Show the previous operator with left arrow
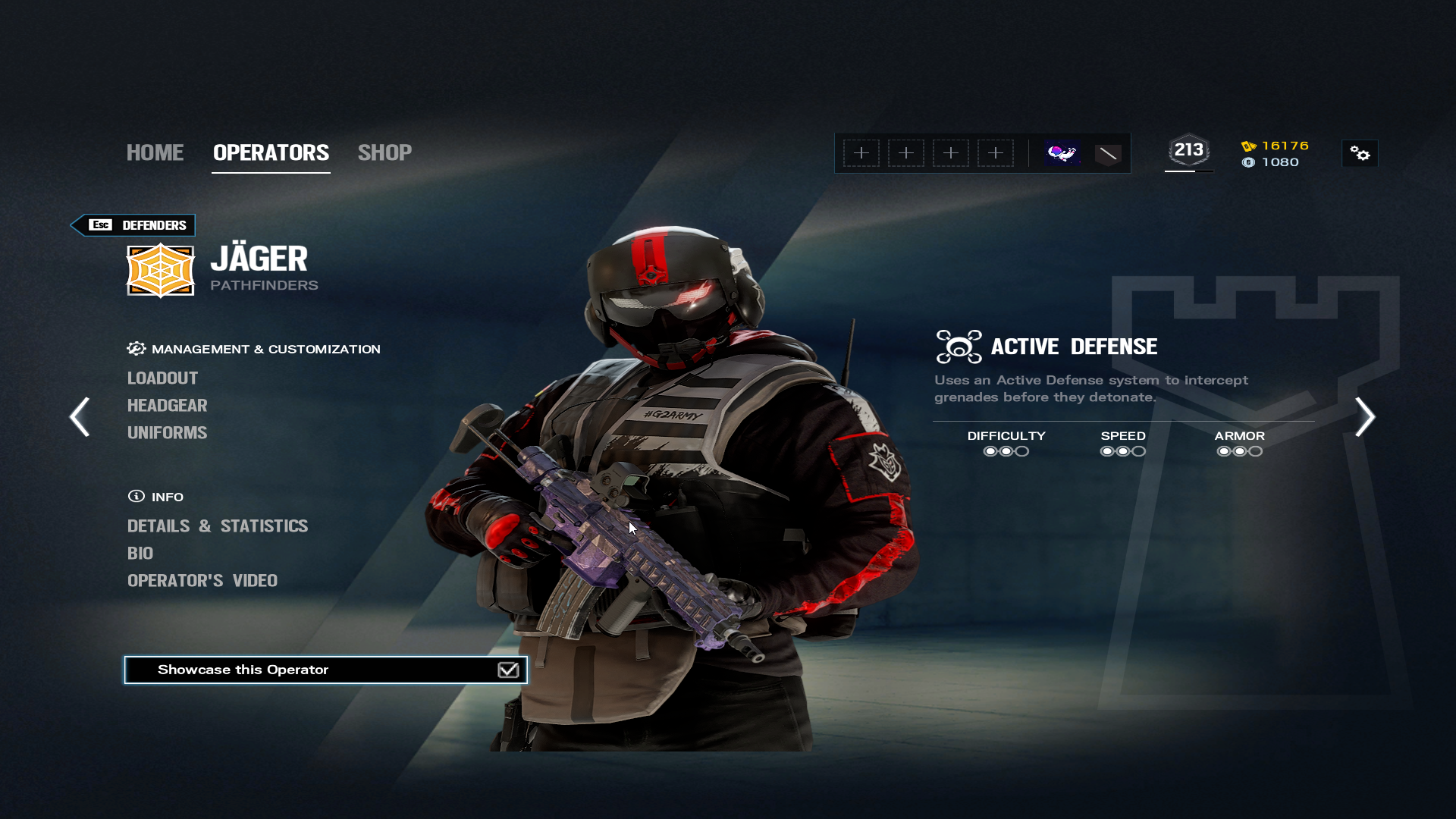The image size is (1456, 819). pyautogui.click(x=80, y=416)
